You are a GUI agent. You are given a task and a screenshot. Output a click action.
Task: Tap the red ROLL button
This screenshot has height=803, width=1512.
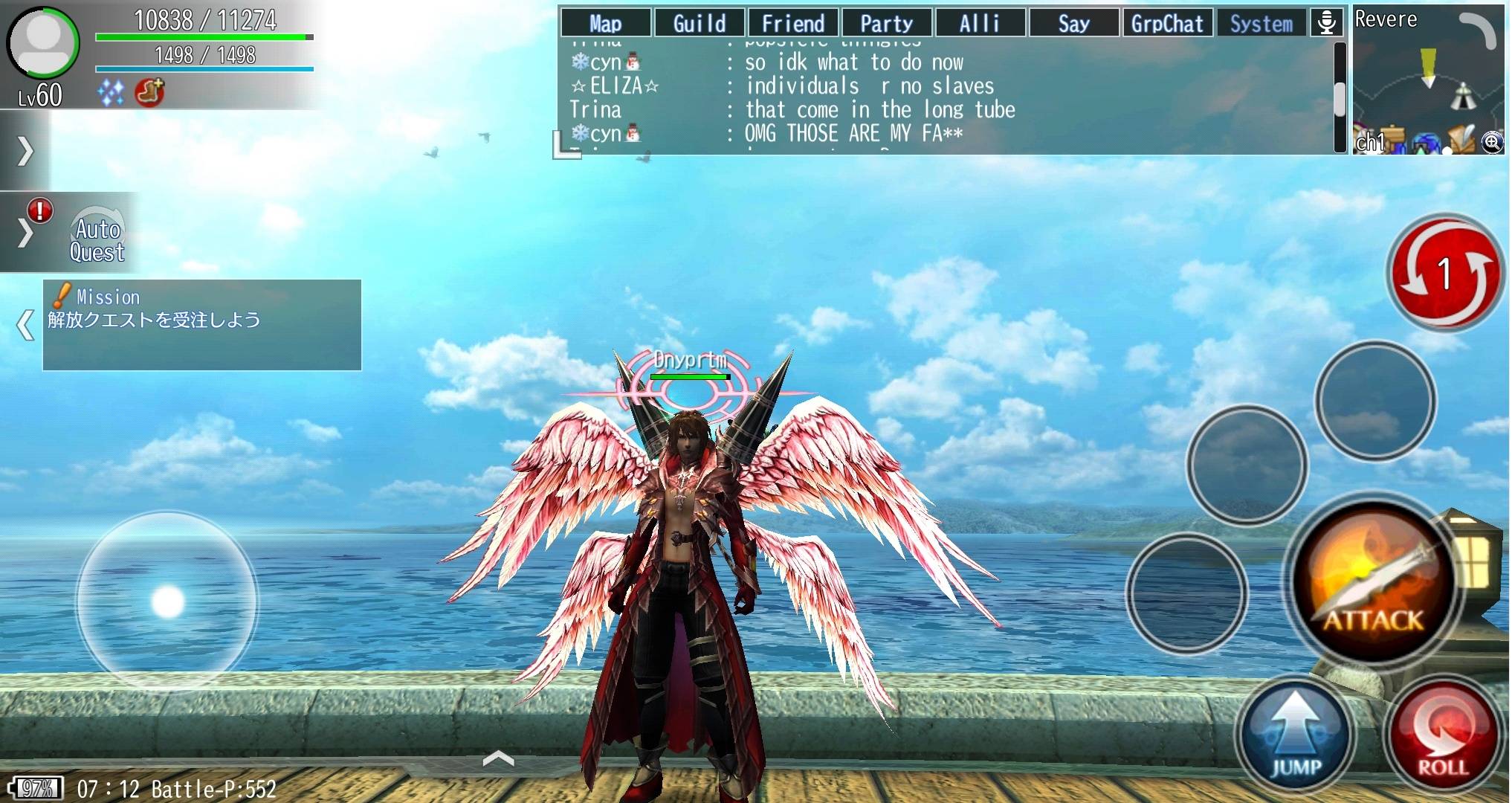click(1442, 736)
